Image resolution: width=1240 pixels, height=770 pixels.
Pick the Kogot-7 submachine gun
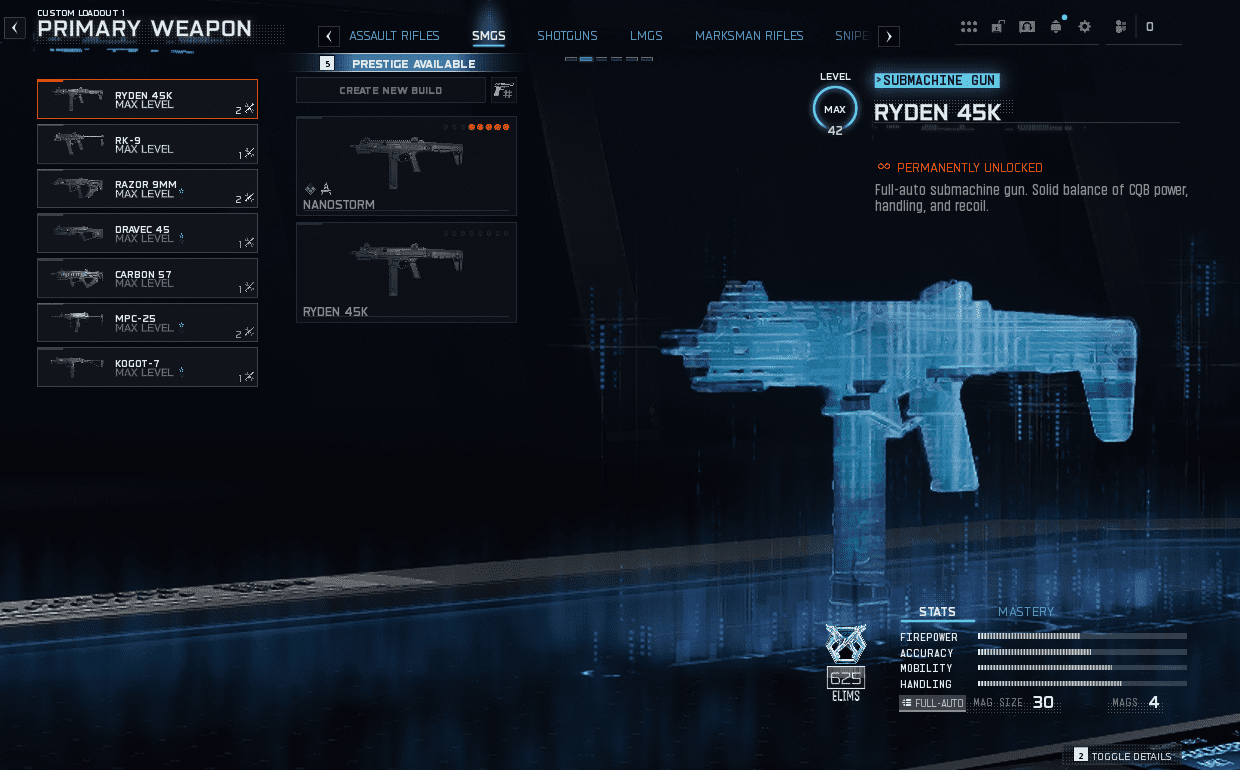click(x=147, y=367)
